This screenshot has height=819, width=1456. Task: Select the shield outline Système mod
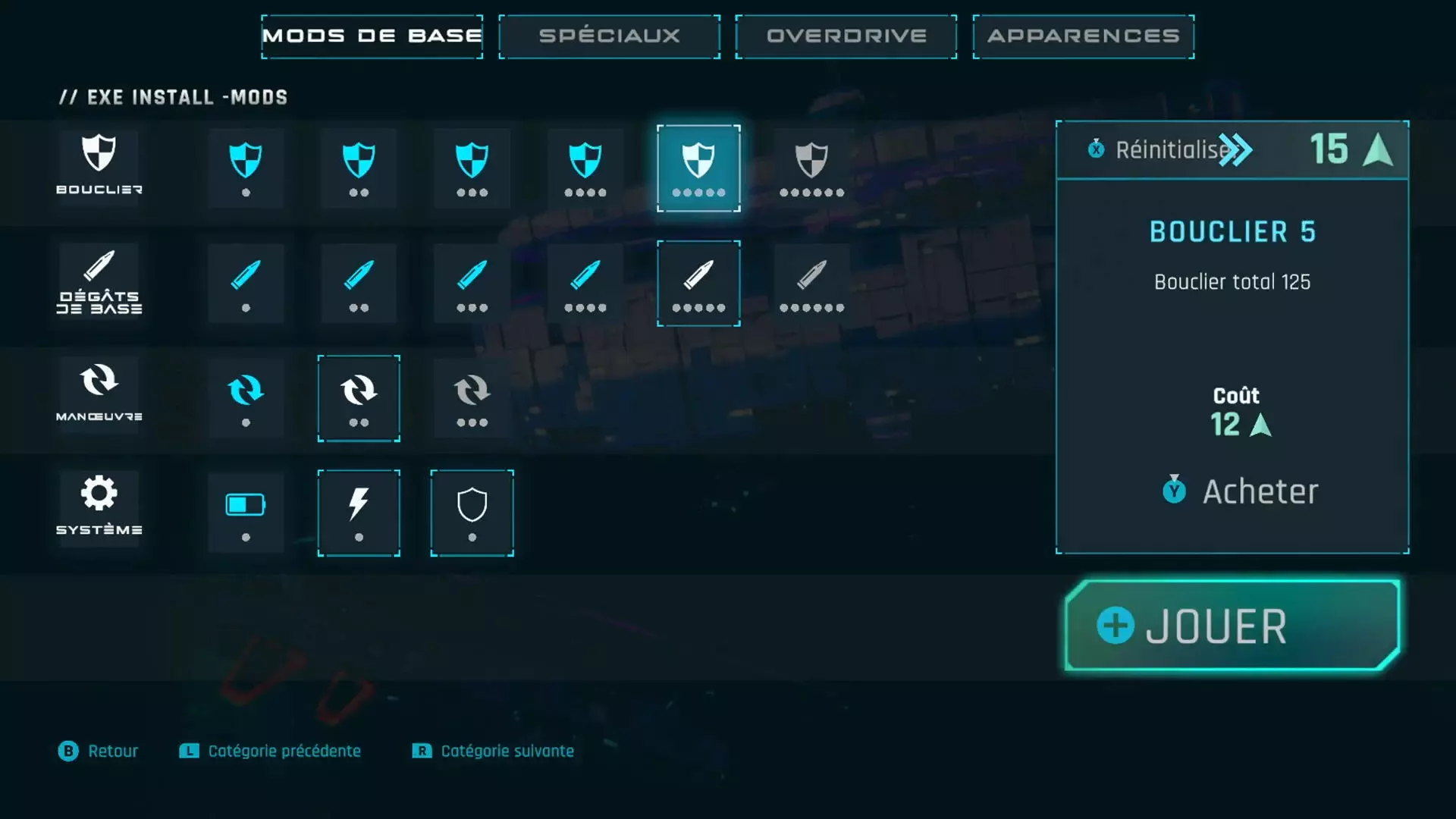point(472,513)
